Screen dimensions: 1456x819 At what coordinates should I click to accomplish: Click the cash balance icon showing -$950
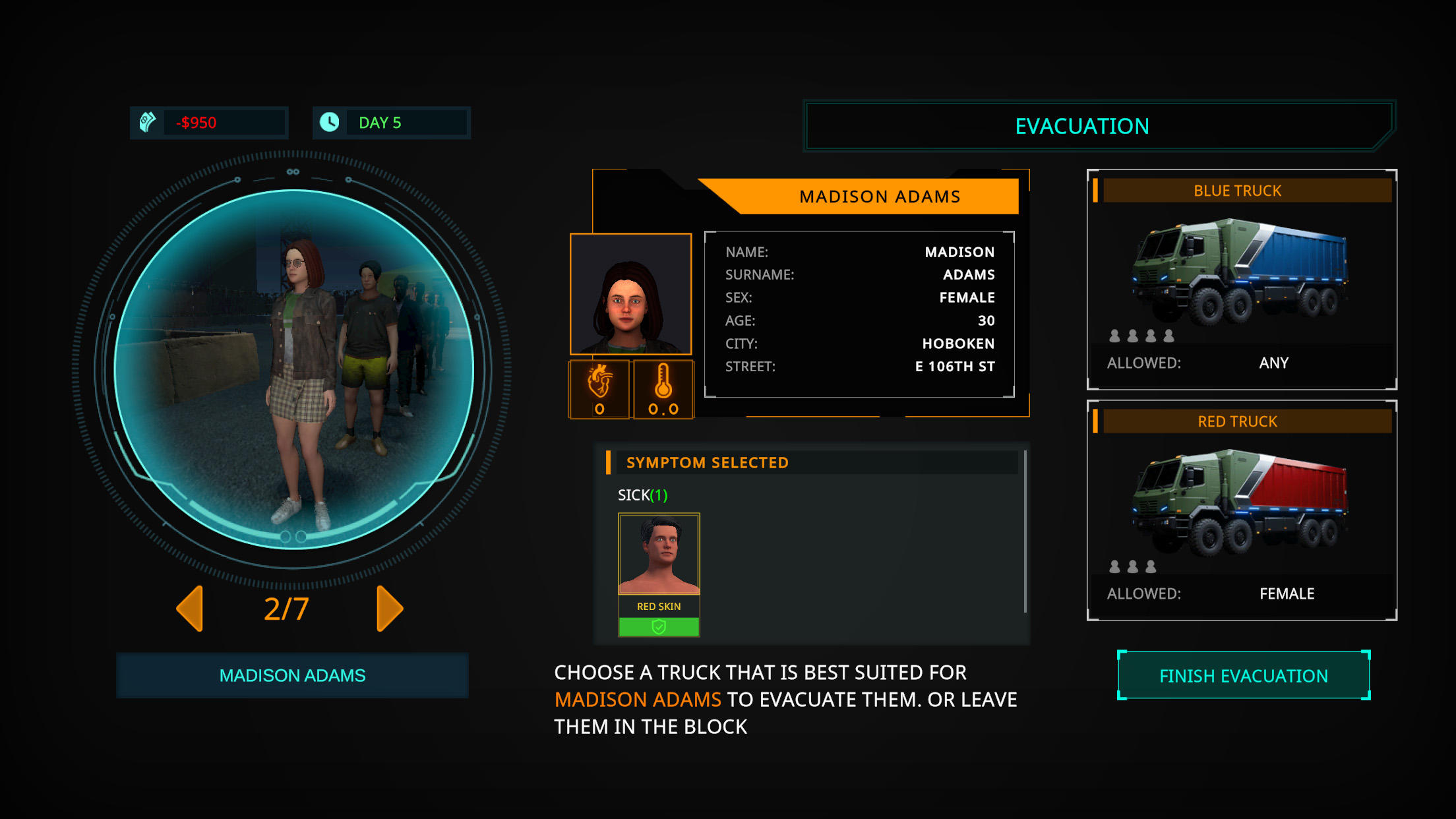148,121
